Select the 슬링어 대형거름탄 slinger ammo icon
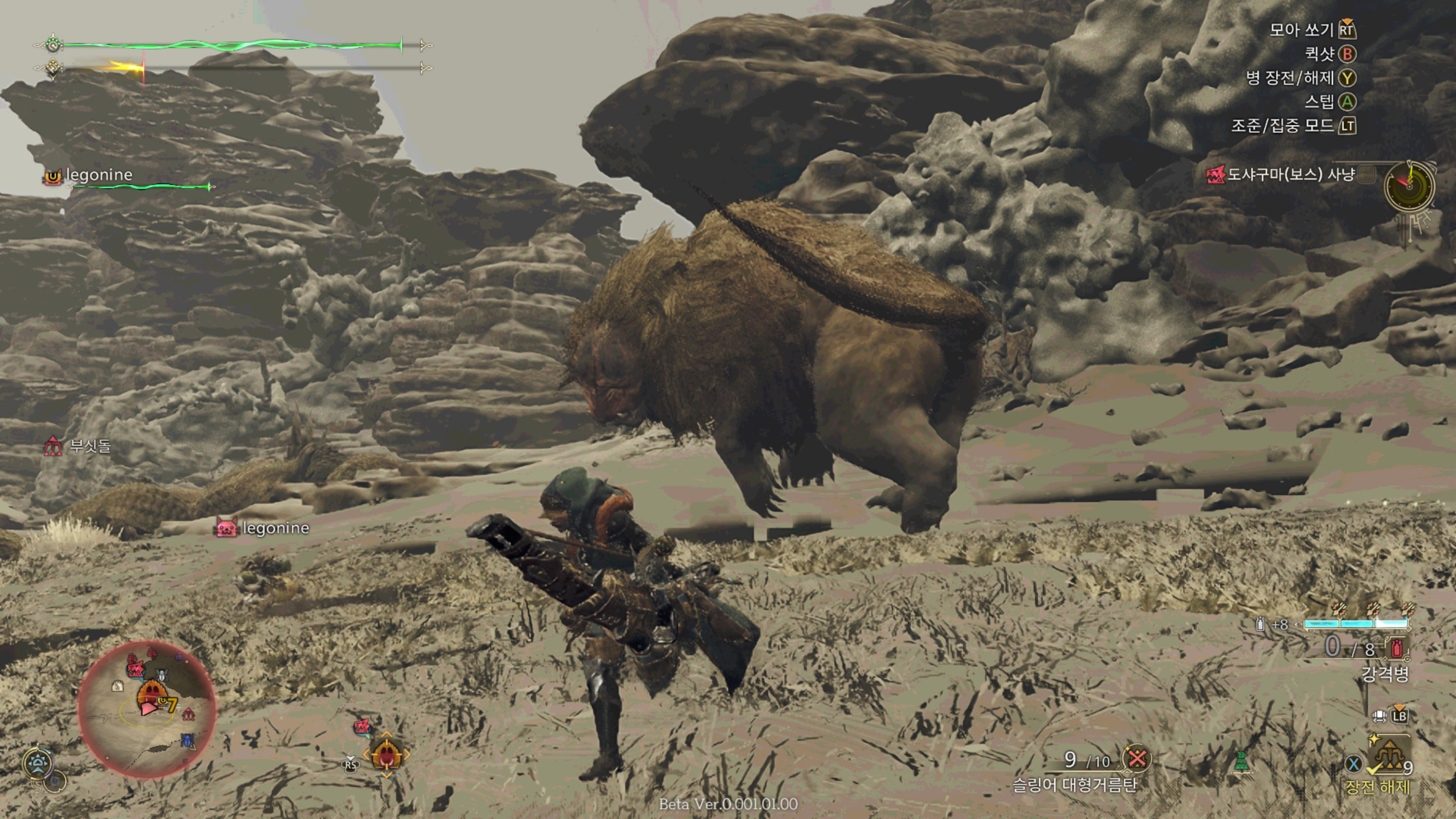This screenshot has height=819, width=1456. tap(1137, 758)
